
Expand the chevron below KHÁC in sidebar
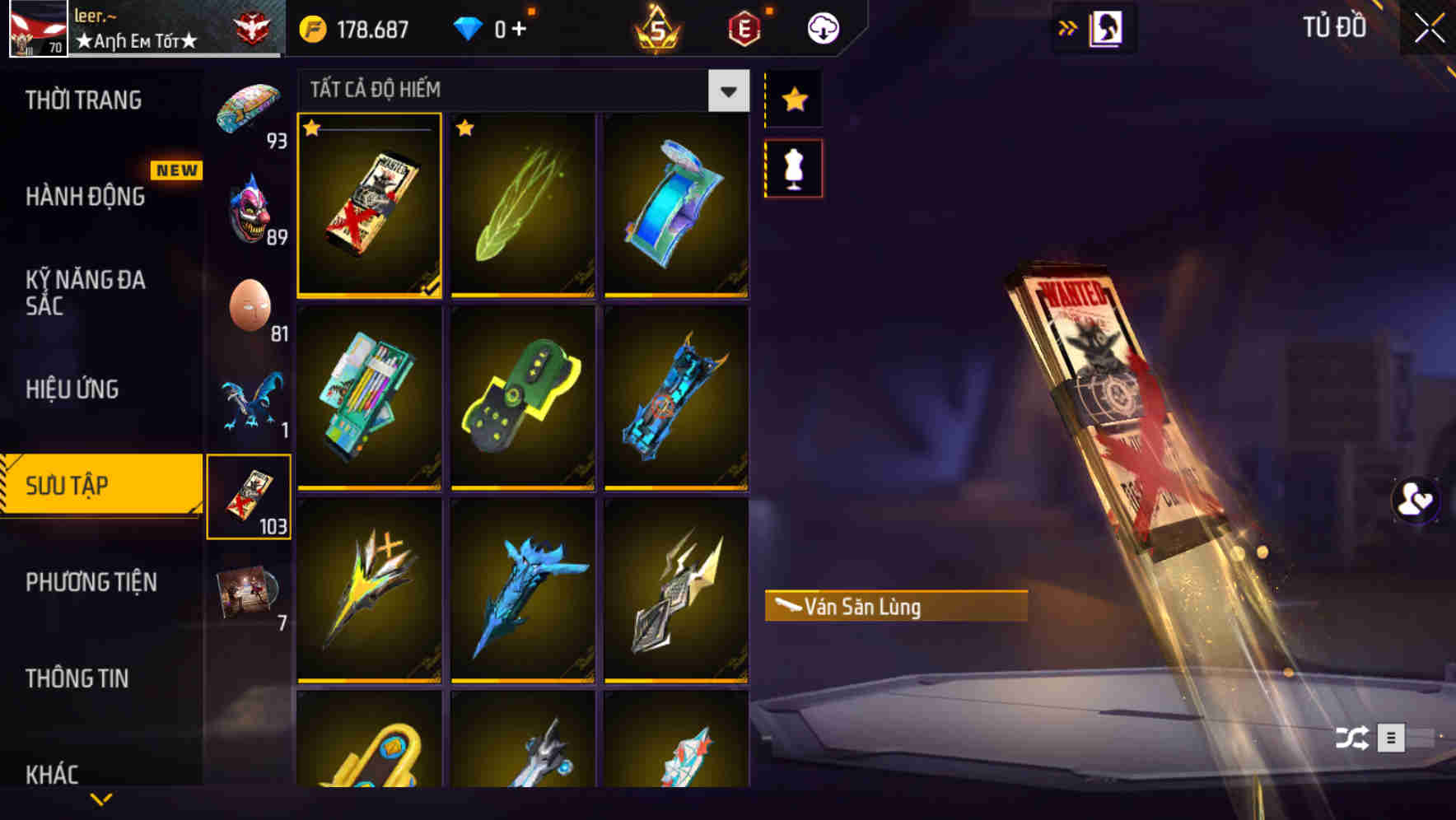point(101,799)
